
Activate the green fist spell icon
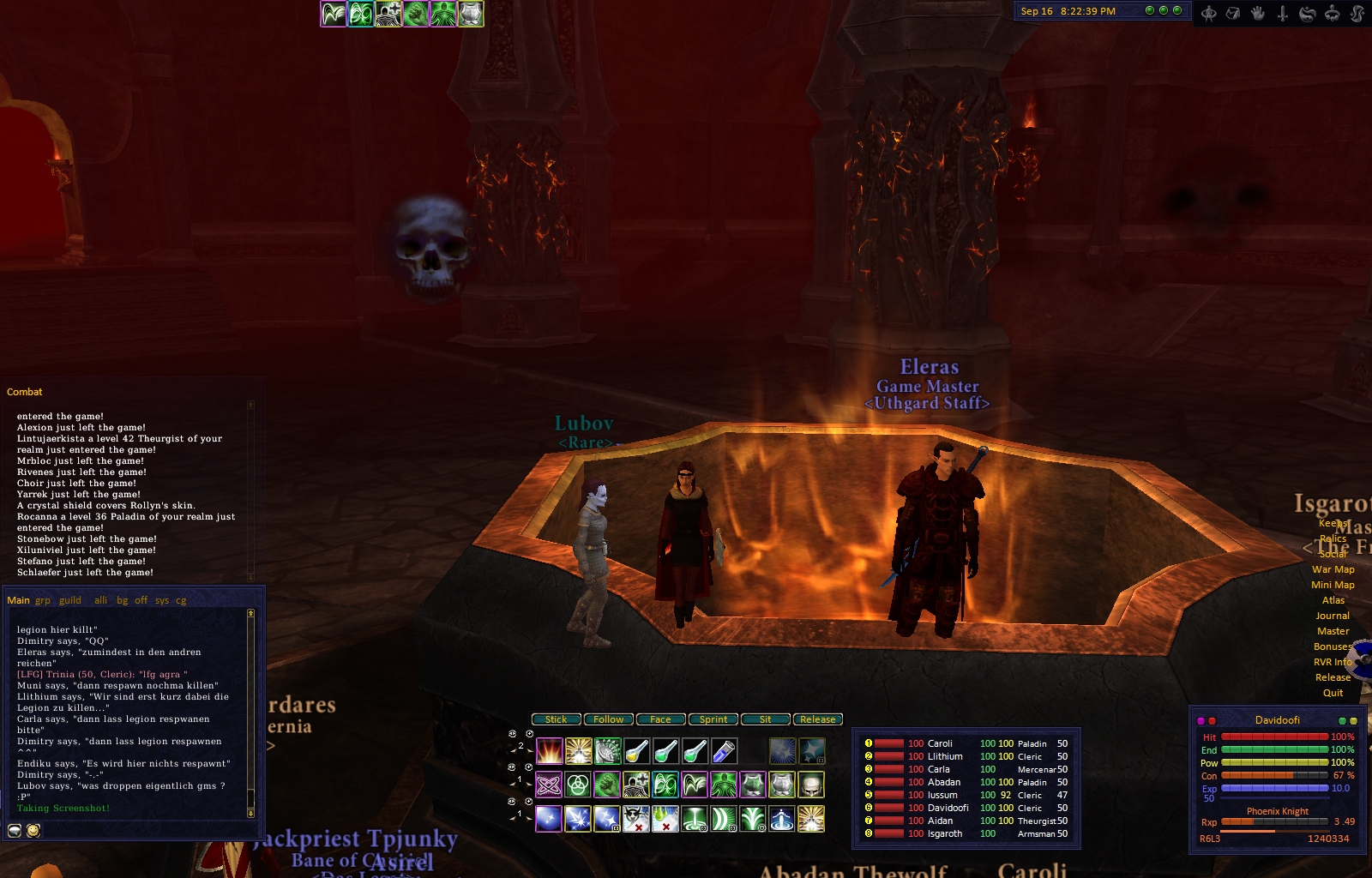[607, 784]
